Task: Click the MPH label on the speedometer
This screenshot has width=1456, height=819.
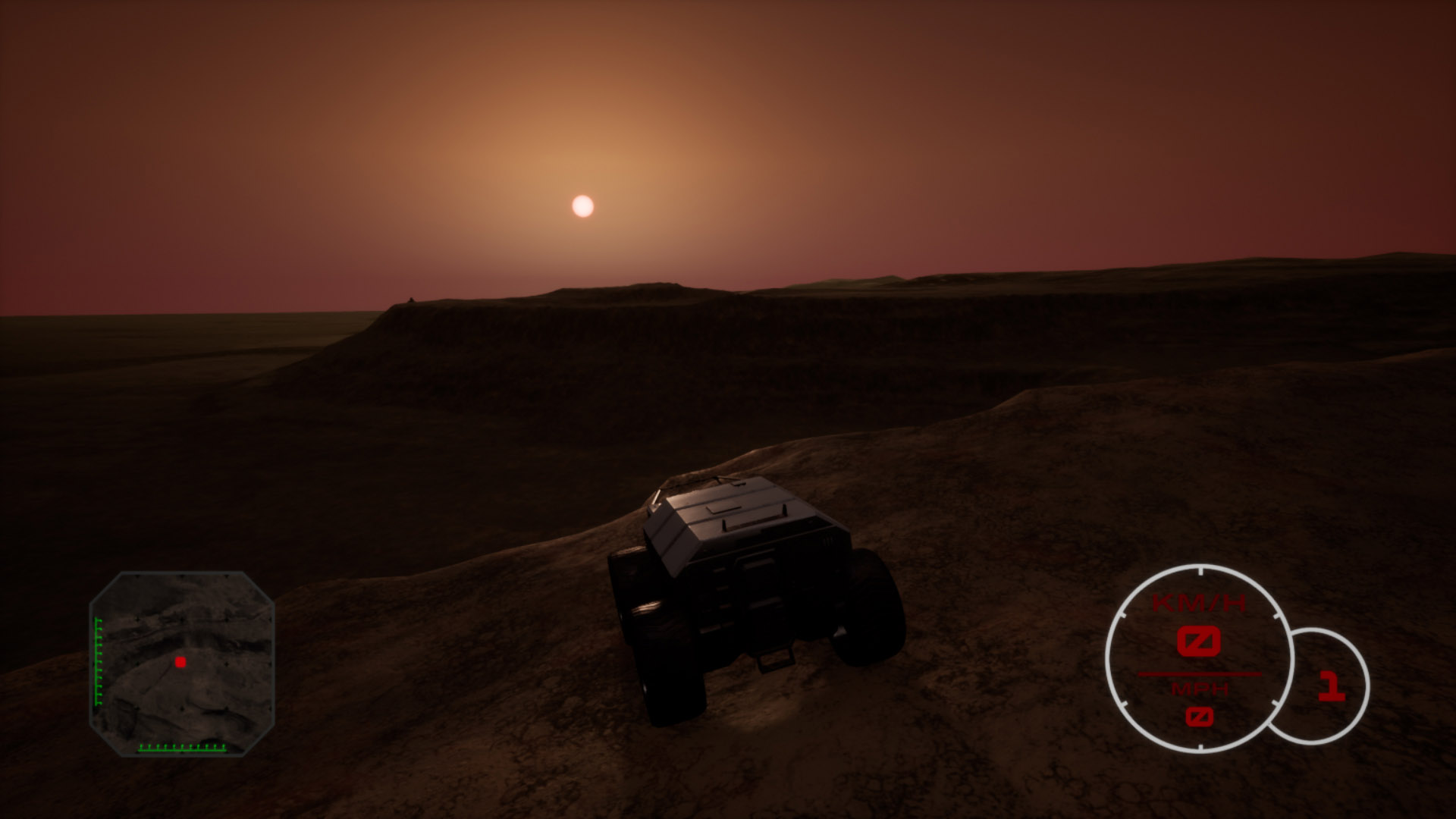Action: tap(1200, 689)
